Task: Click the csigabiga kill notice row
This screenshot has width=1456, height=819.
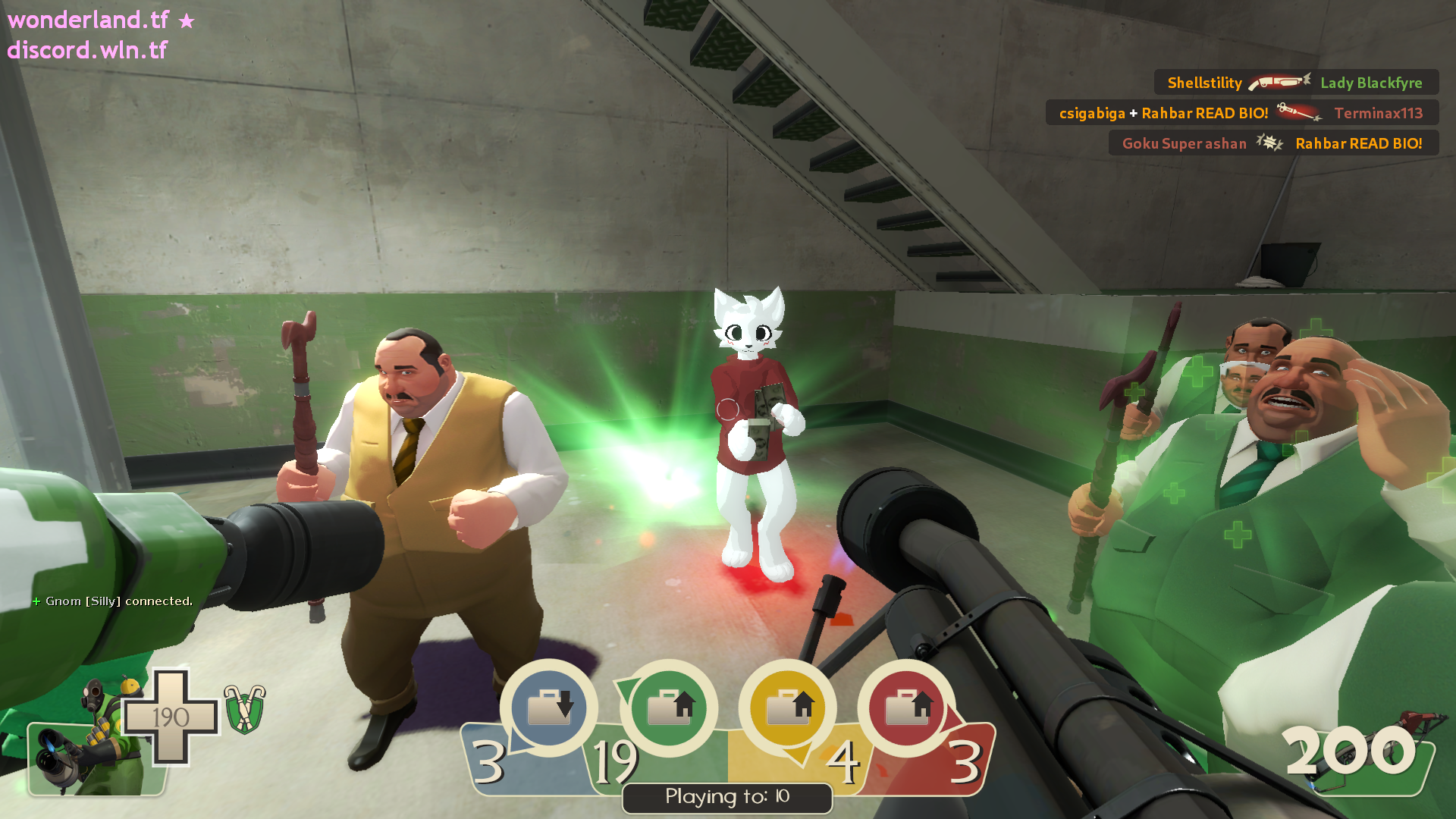Action: pos(1241,113)
